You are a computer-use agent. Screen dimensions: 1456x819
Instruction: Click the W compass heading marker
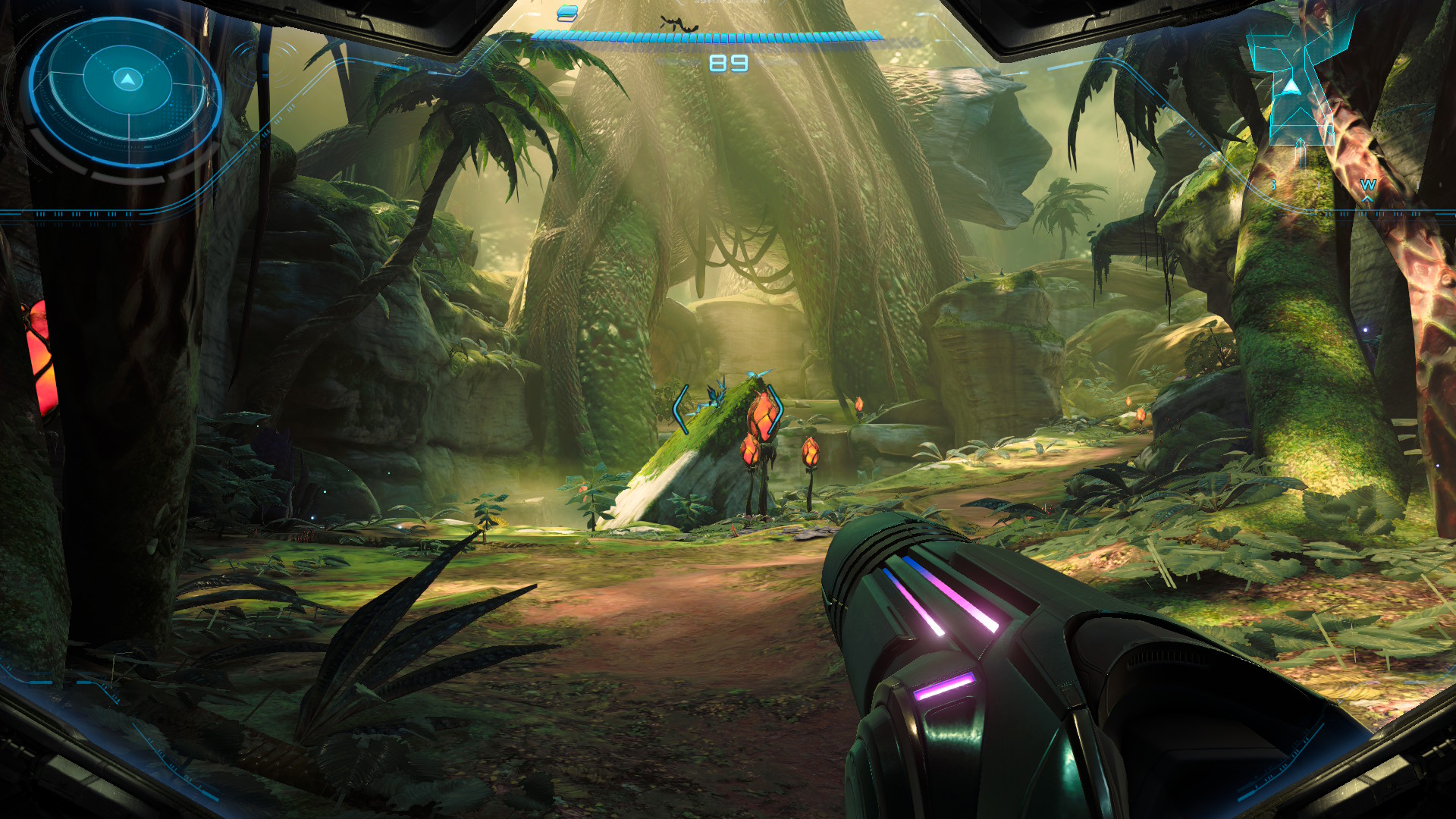pos(1367,185)
